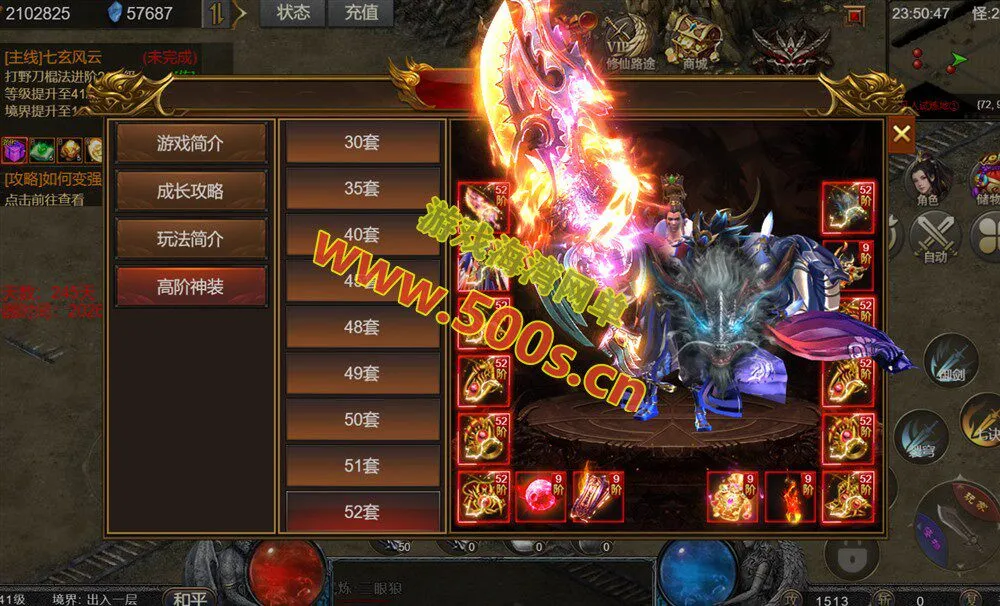This screenshot has width=1000, height=606.
Task: View the 49套 gear set
Action: 362,373
